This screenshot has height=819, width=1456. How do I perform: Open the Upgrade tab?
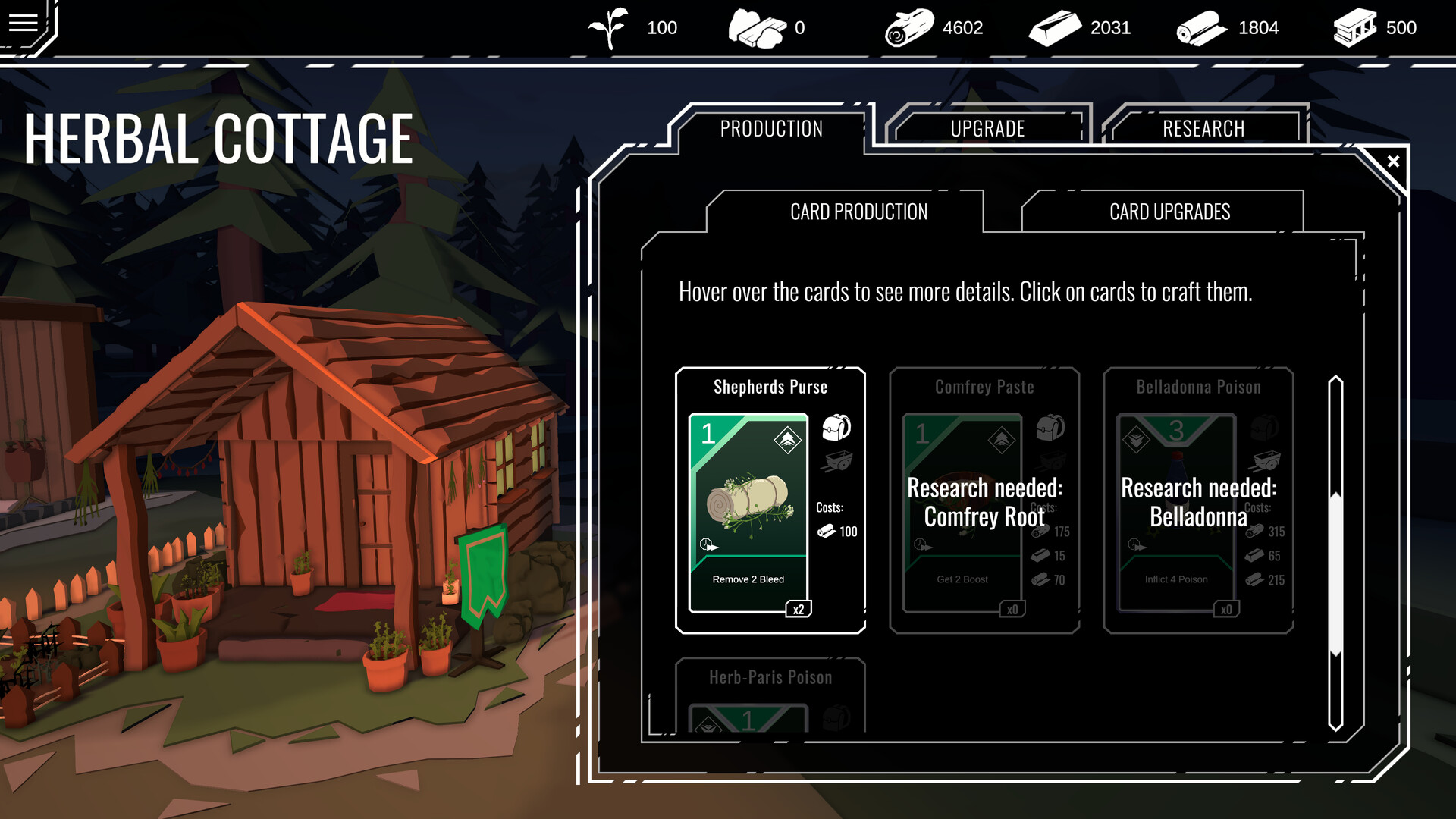989,128
